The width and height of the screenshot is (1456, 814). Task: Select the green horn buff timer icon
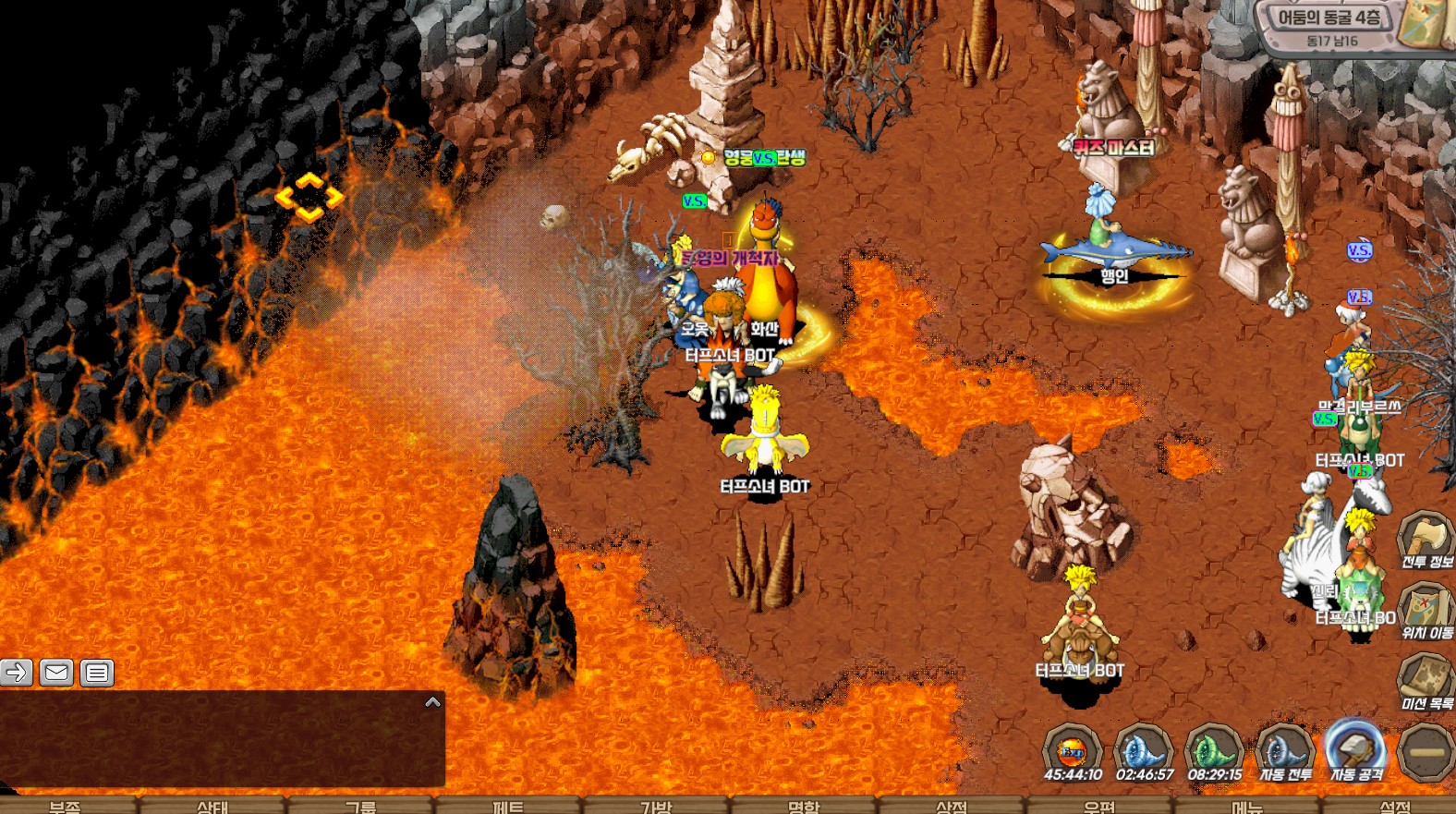(x=1214, y=748)
